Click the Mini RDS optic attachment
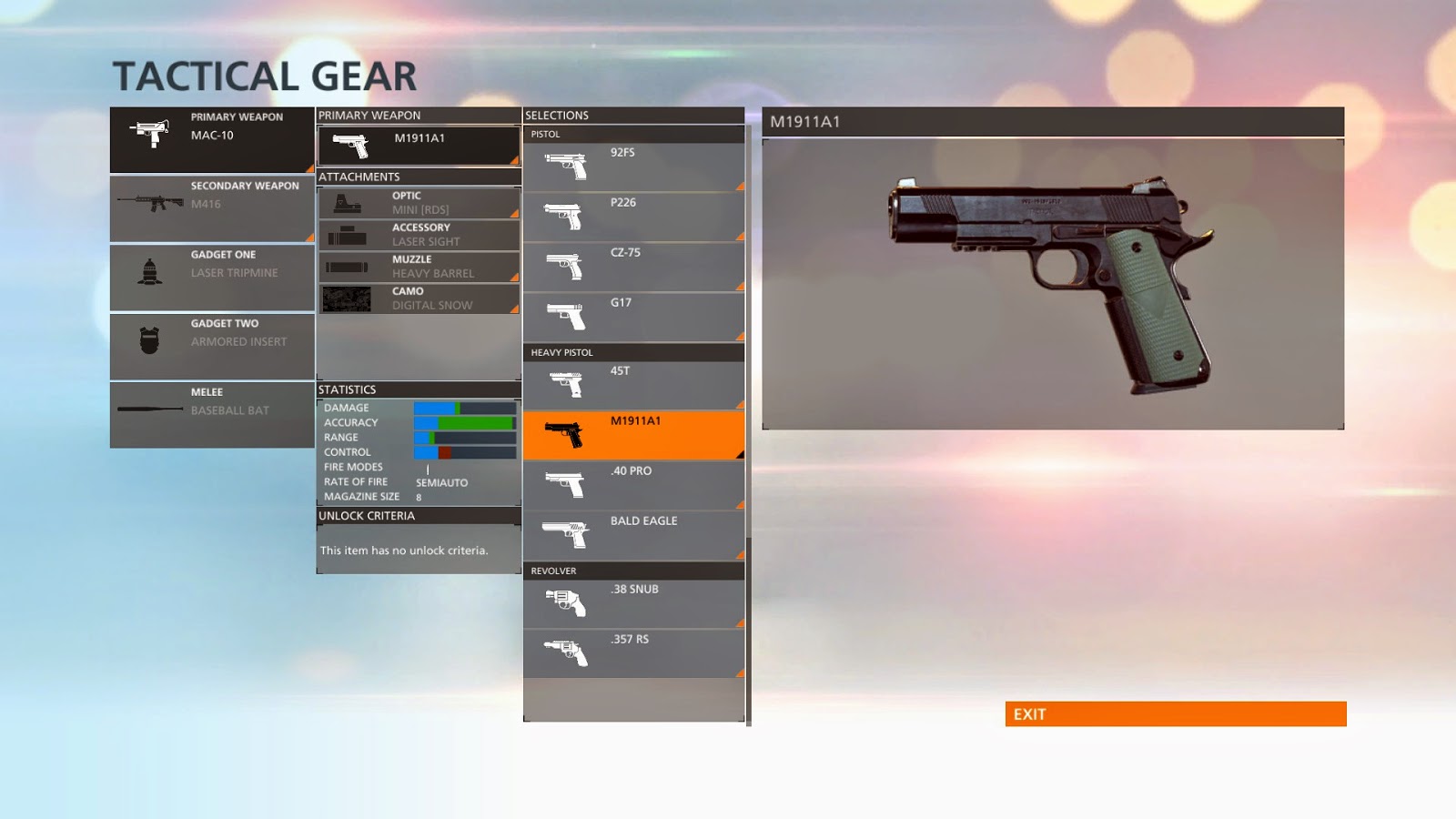The width and height of the screenshot is (1456, 819). point(419,203)
